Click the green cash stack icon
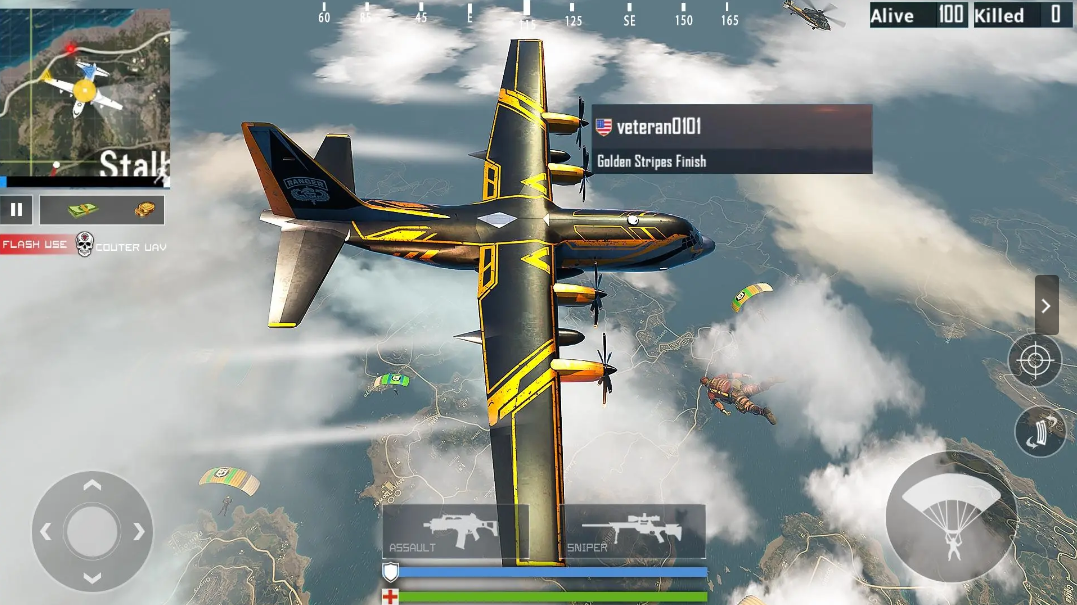Image resolution: width=1077 pixels, height=605 pixels. tap(83, 210)
